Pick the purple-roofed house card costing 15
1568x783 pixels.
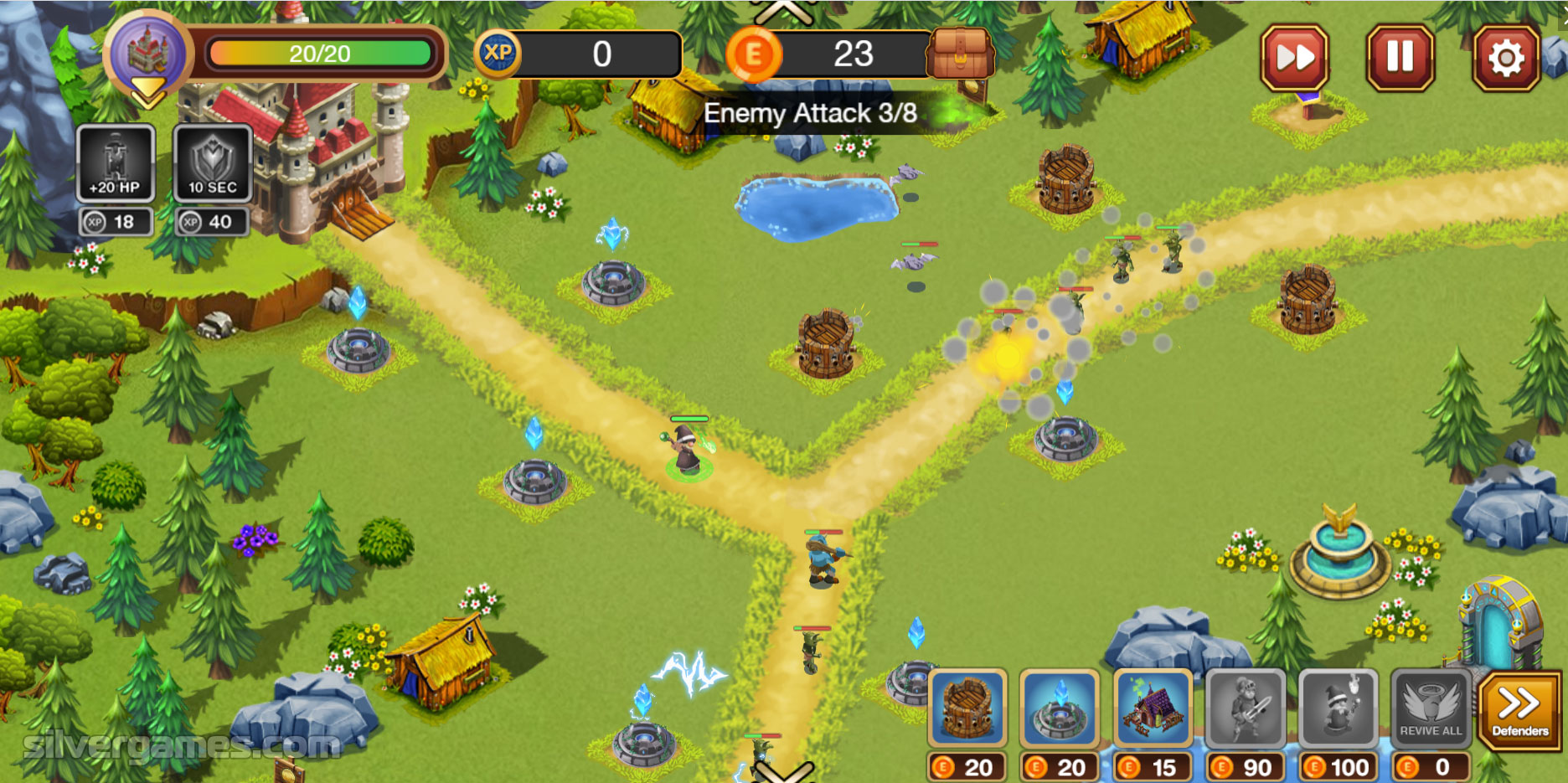(1153, 708)
